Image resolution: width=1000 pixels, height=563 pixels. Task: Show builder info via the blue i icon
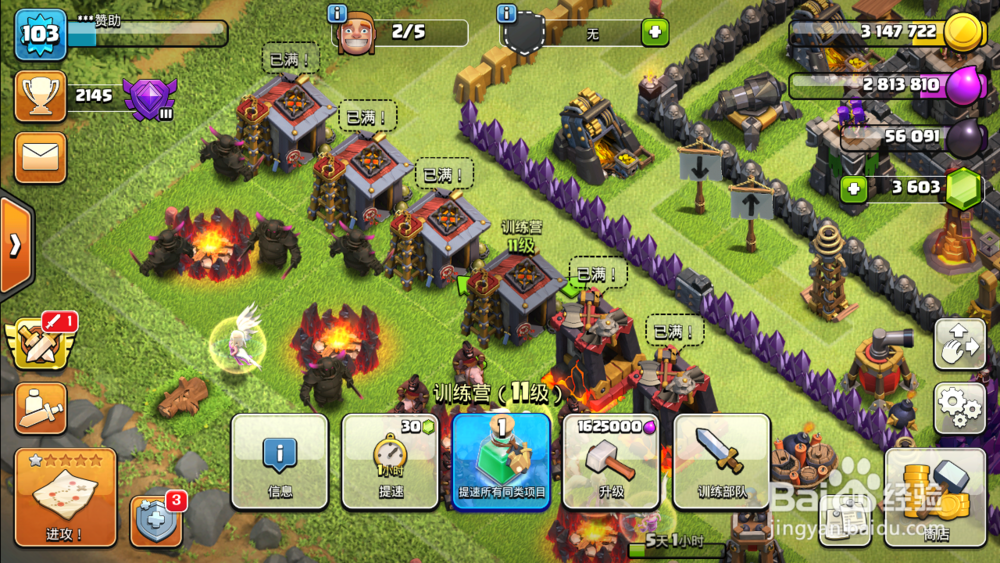338,13
